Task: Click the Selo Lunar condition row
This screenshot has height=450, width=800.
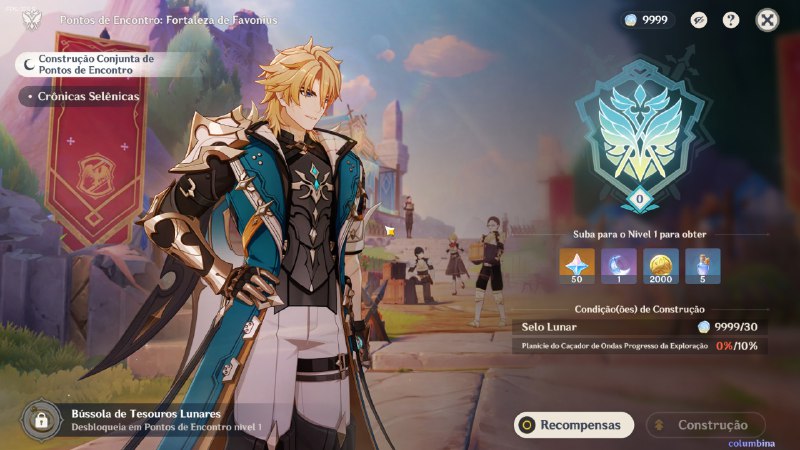Action: pyautogui.click(x=640, y=327)
